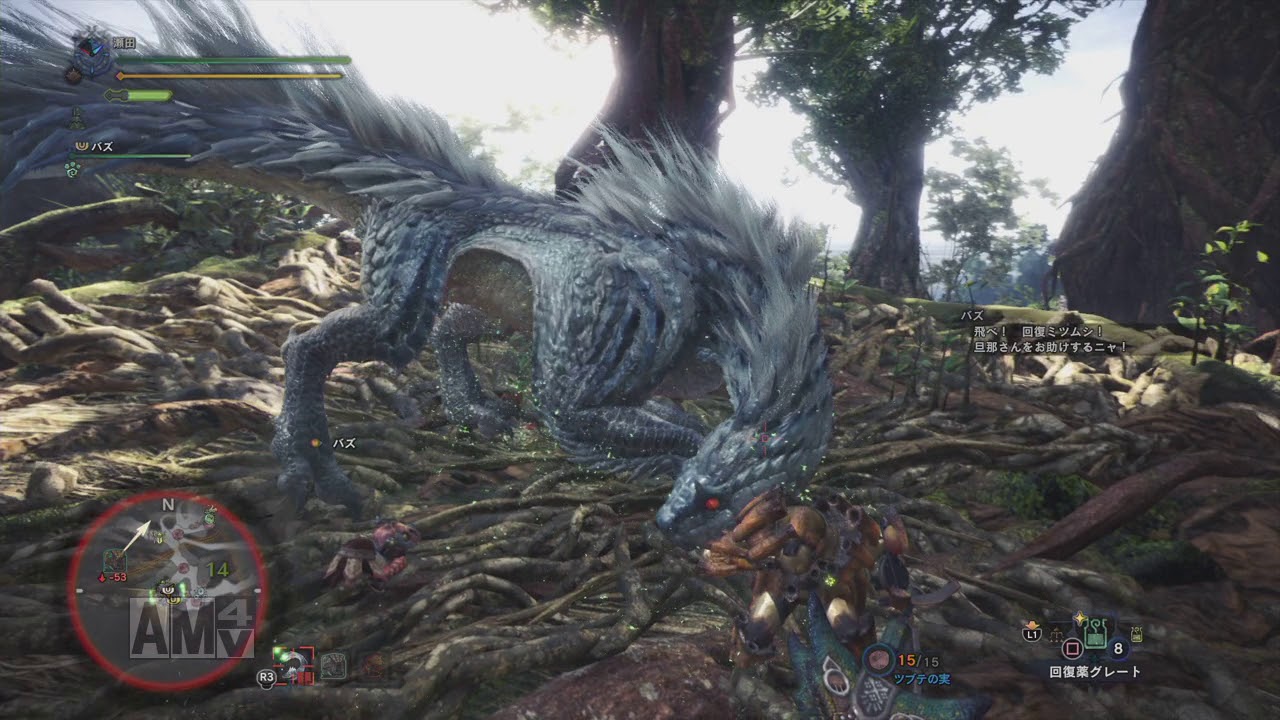Image resolution: width=1280 pixels, height=720 pixels.
Task: Click the crafting icon left of the potion slot
Action: click(x=1056, y=635)
